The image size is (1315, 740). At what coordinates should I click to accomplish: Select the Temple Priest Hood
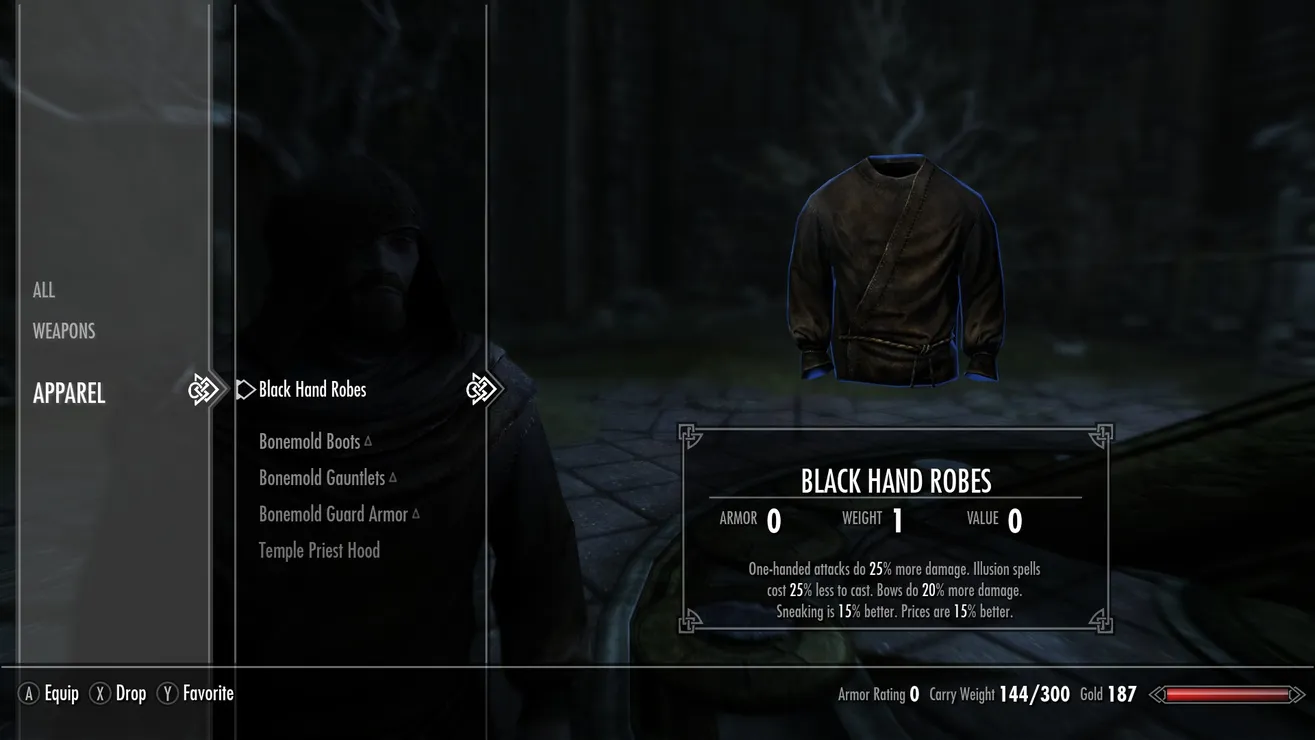319,550
